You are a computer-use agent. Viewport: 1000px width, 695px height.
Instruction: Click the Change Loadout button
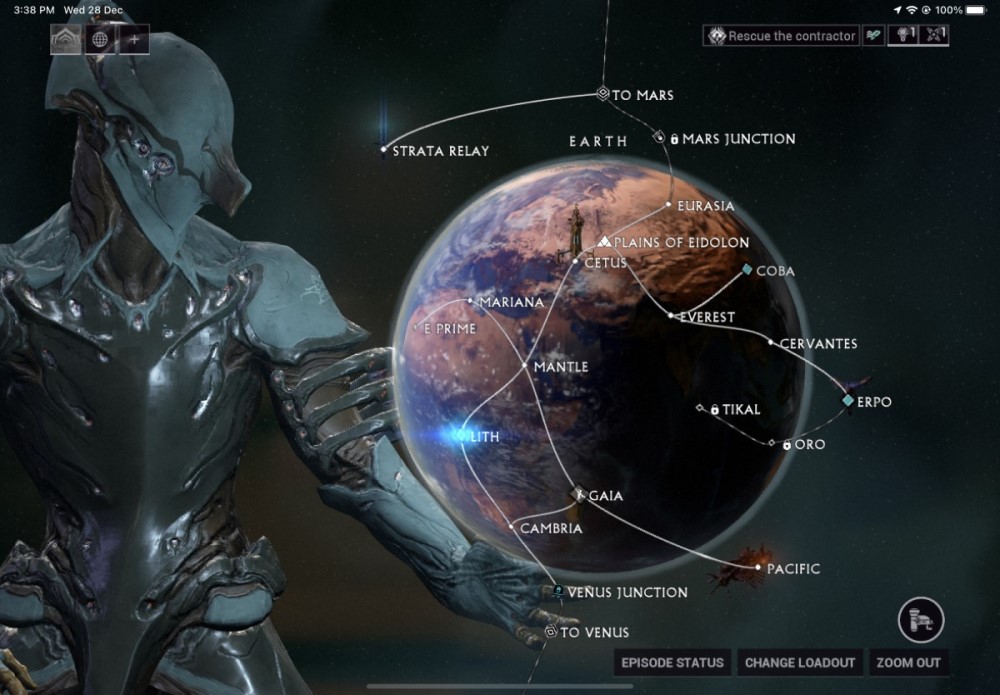pyautogui.click(x=800, y=662)
